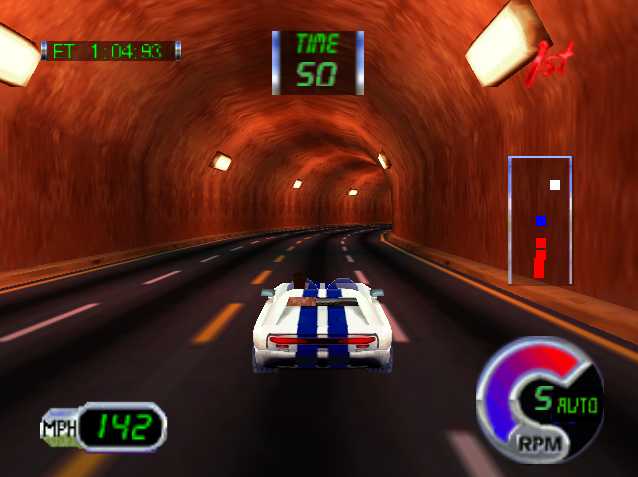
Task: Select the blue opponent marker on the progress map
Action: pos(540,220)
